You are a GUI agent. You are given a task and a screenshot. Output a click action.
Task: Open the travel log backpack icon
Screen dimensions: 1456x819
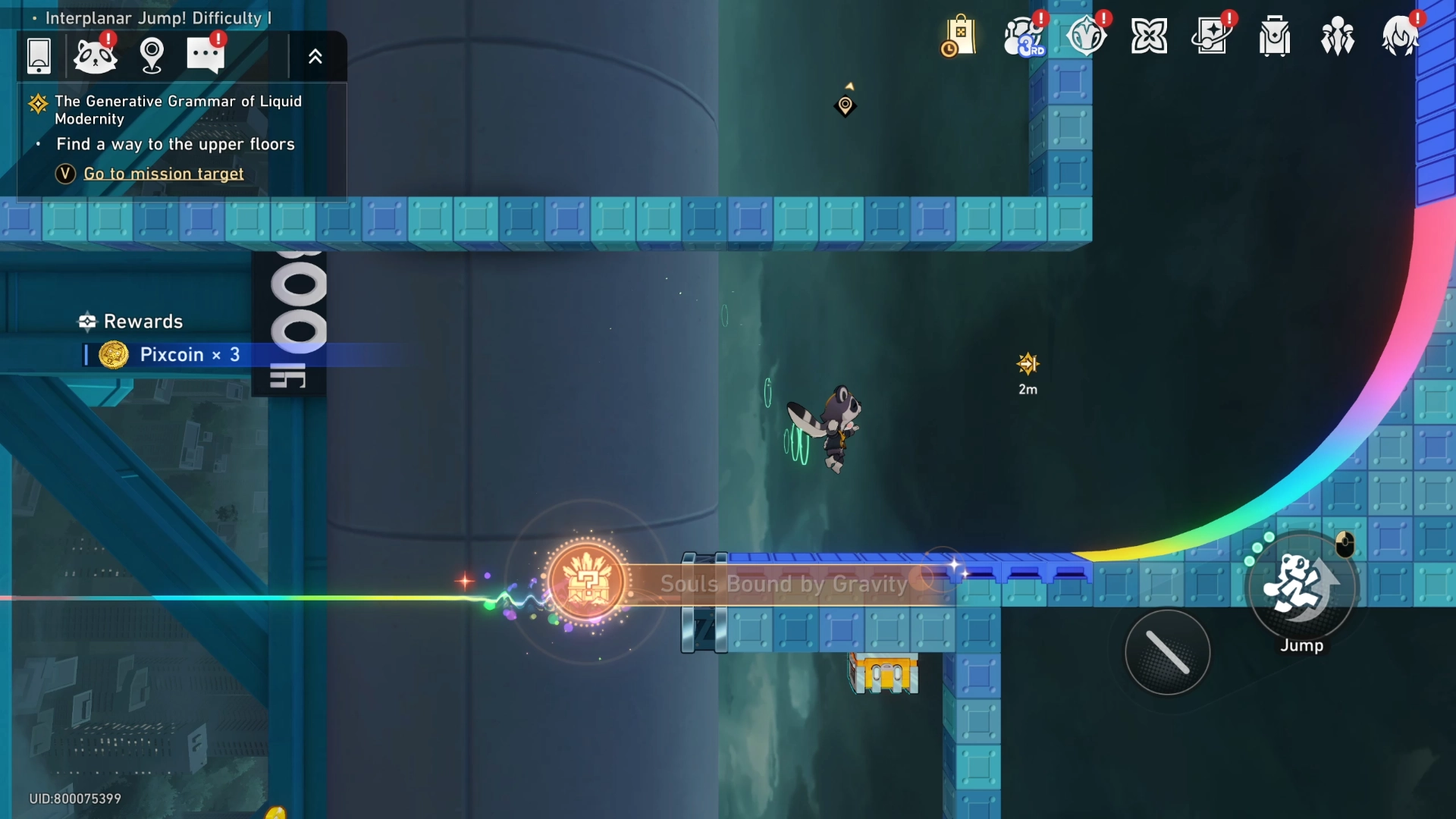(x=1274, y=36)
